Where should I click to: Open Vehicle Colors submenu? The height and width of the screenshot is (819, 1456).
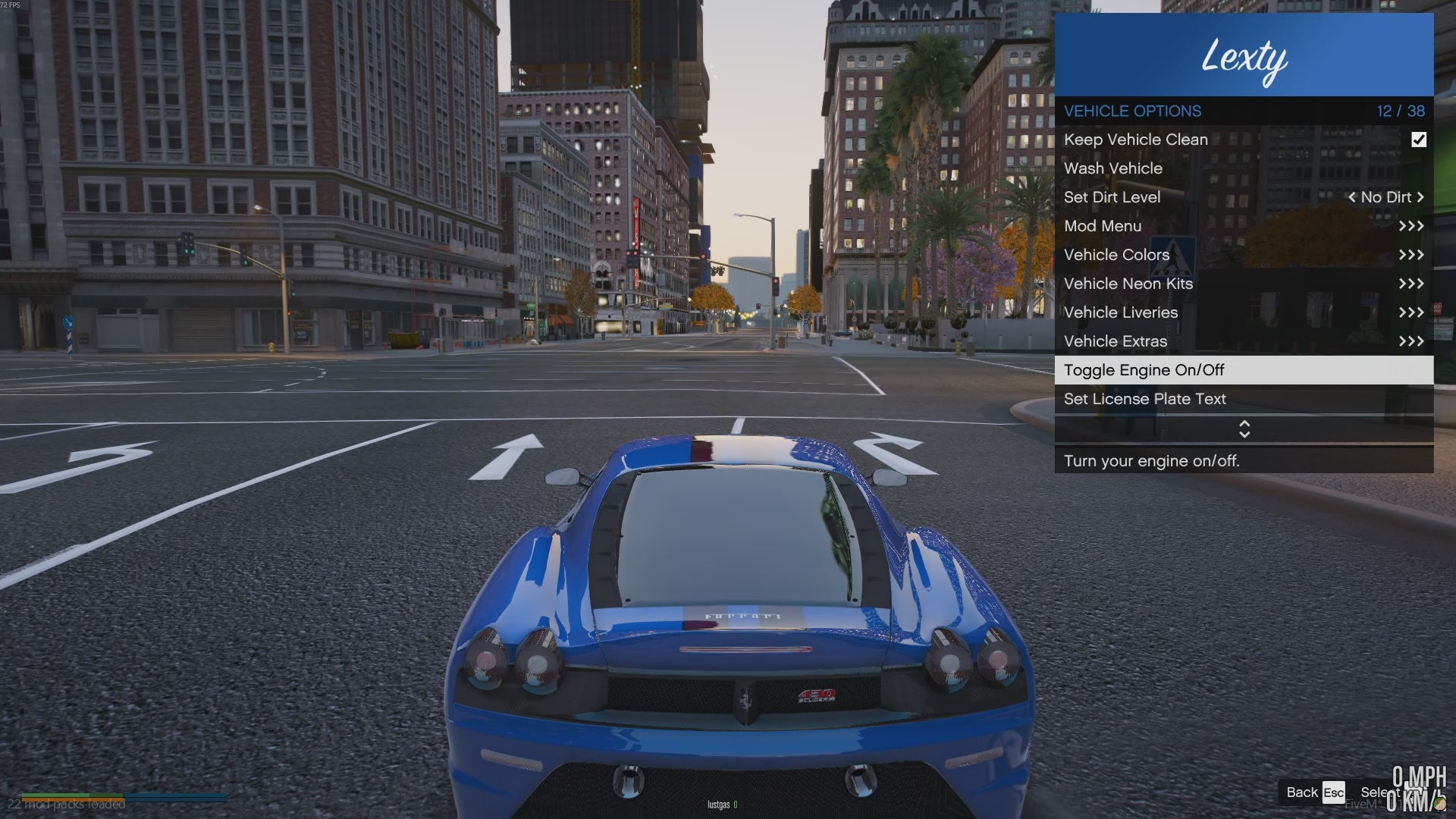point(1244,255)
